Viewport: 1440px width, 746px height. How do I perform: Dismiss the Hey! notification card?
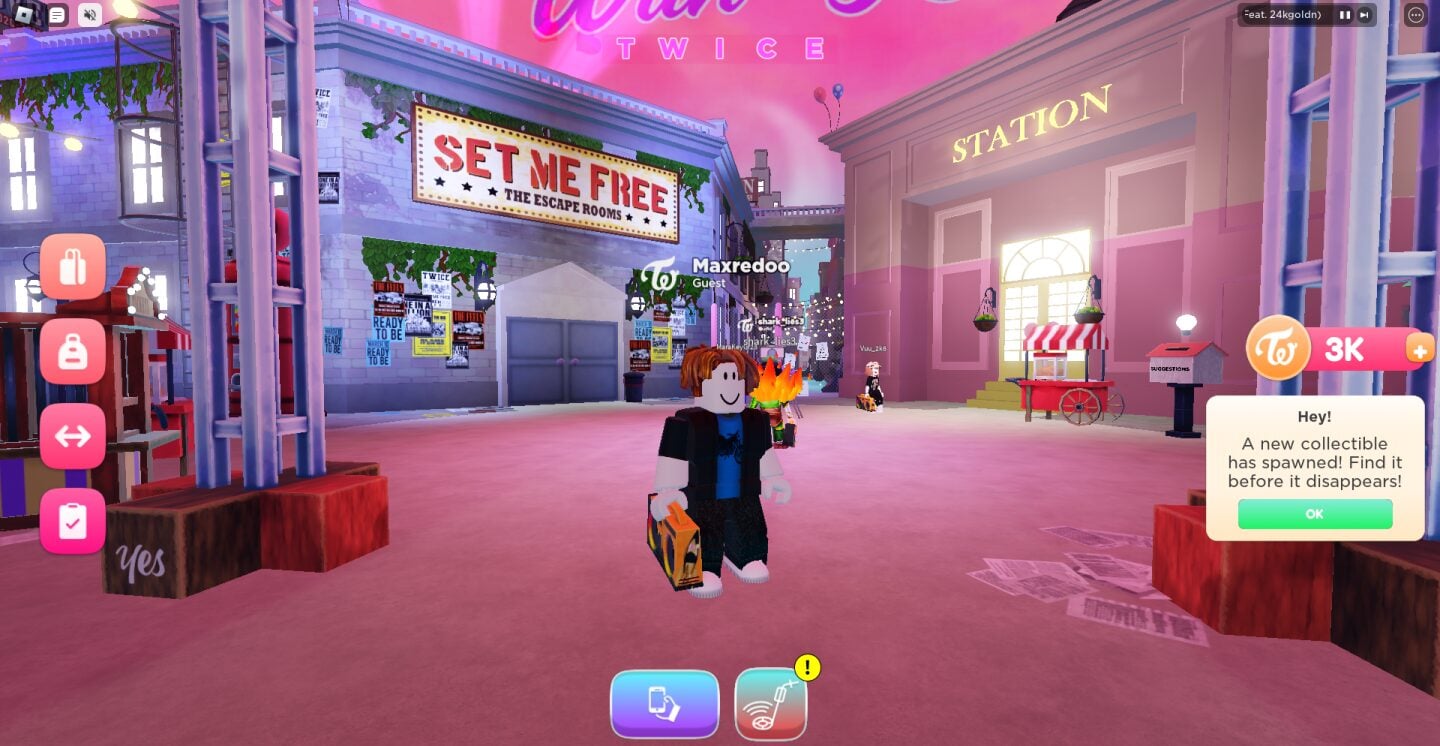tap(1314, 514)
